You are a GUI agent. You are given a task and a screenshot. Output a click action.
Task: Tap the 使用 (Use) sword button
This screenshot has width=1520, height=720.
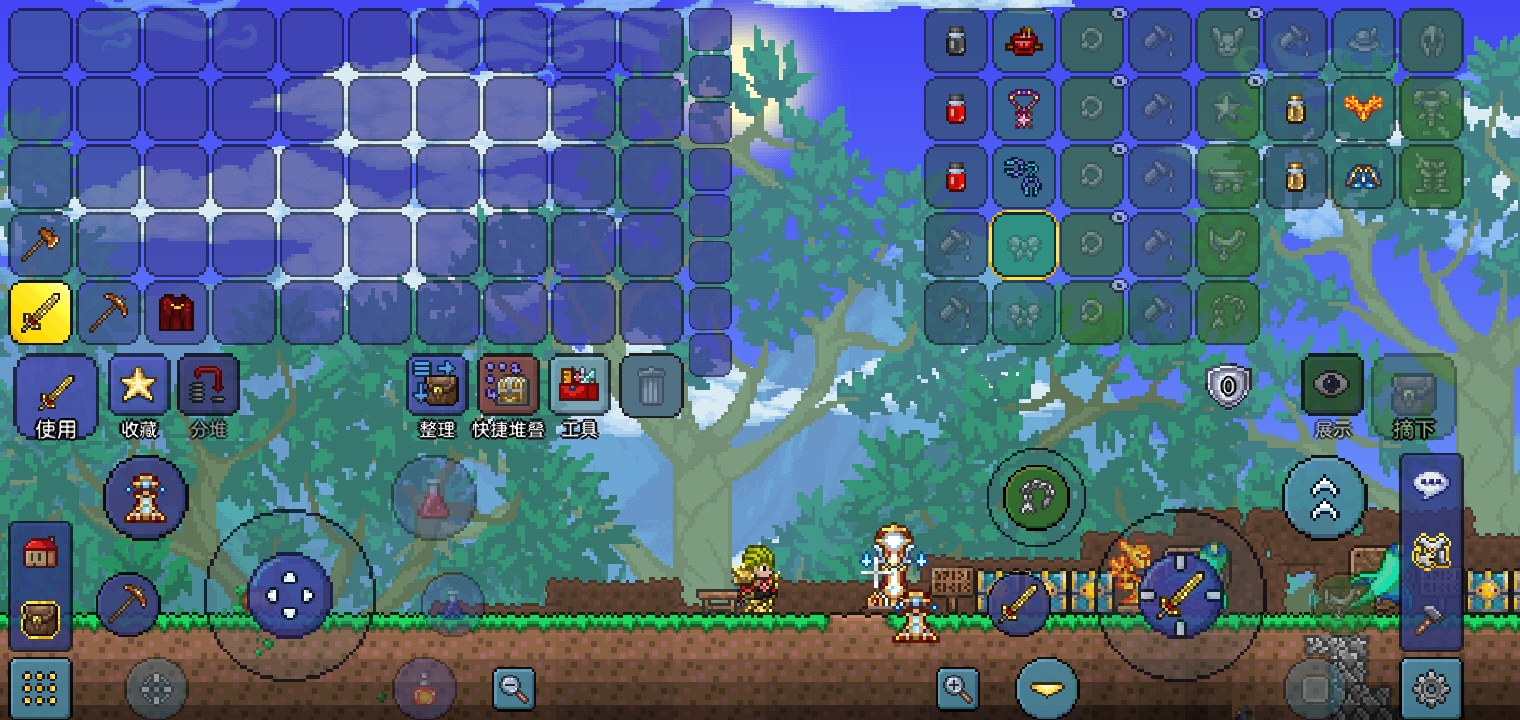(56, 396)
